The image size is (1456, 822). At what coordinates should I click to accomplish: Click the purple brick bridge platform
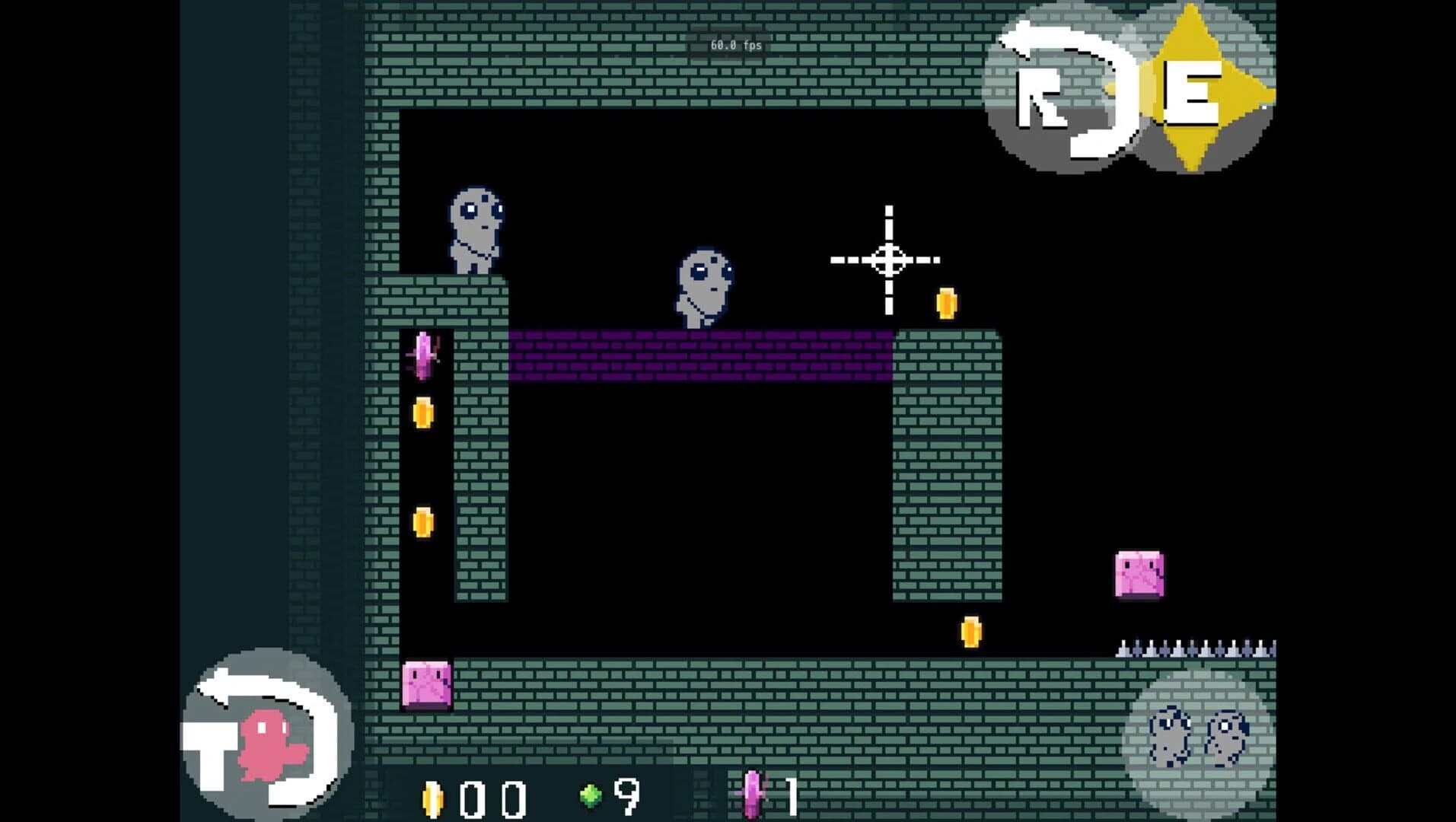700,354
